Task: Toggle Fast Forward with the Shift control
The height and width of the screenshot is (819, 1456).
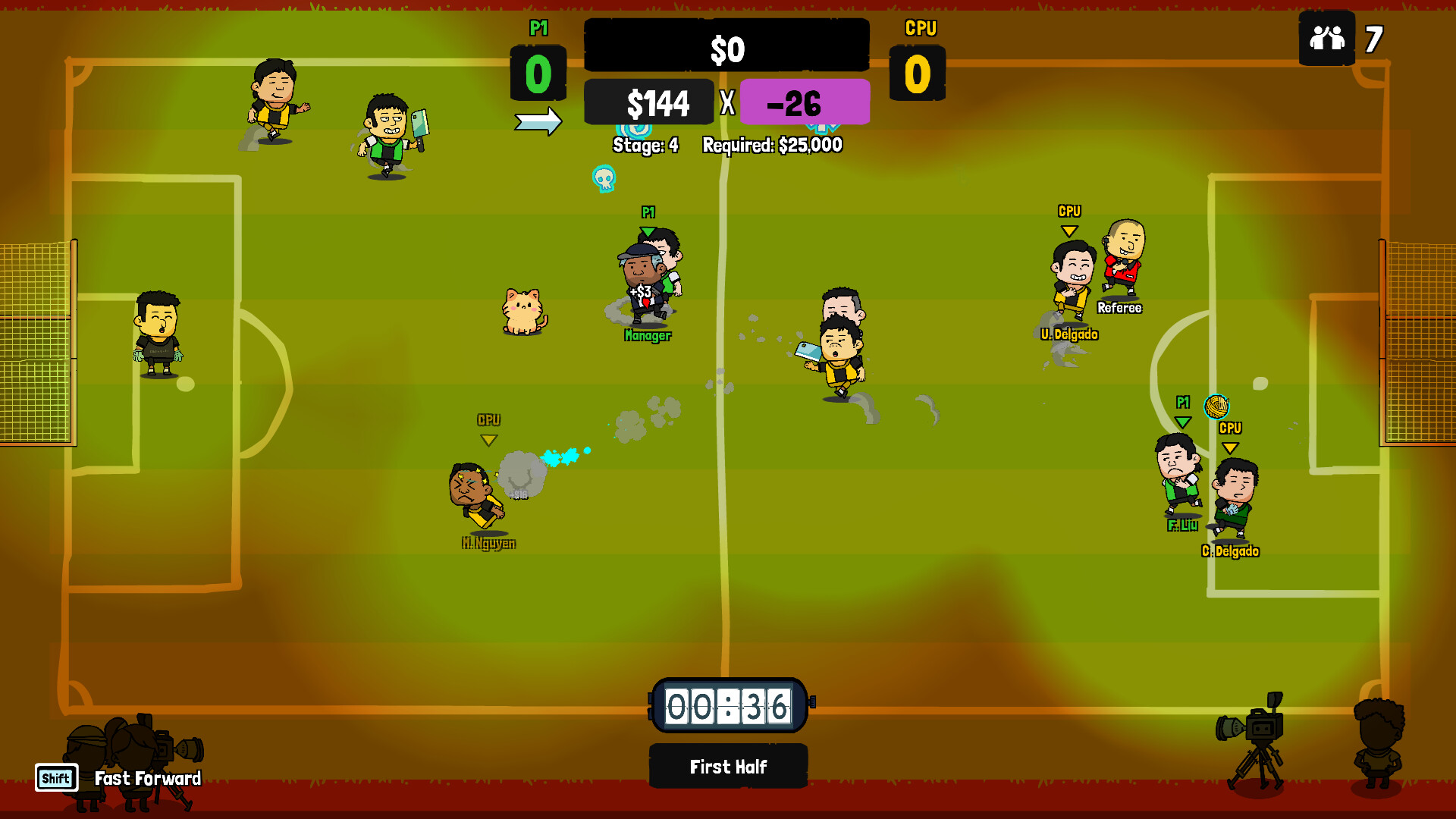Action: click(56, 777)
